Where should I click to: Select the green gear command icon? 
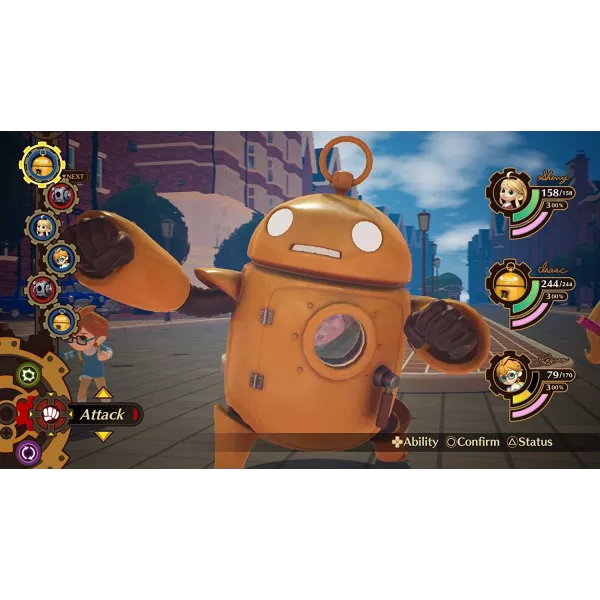click(x=29, y=376)
